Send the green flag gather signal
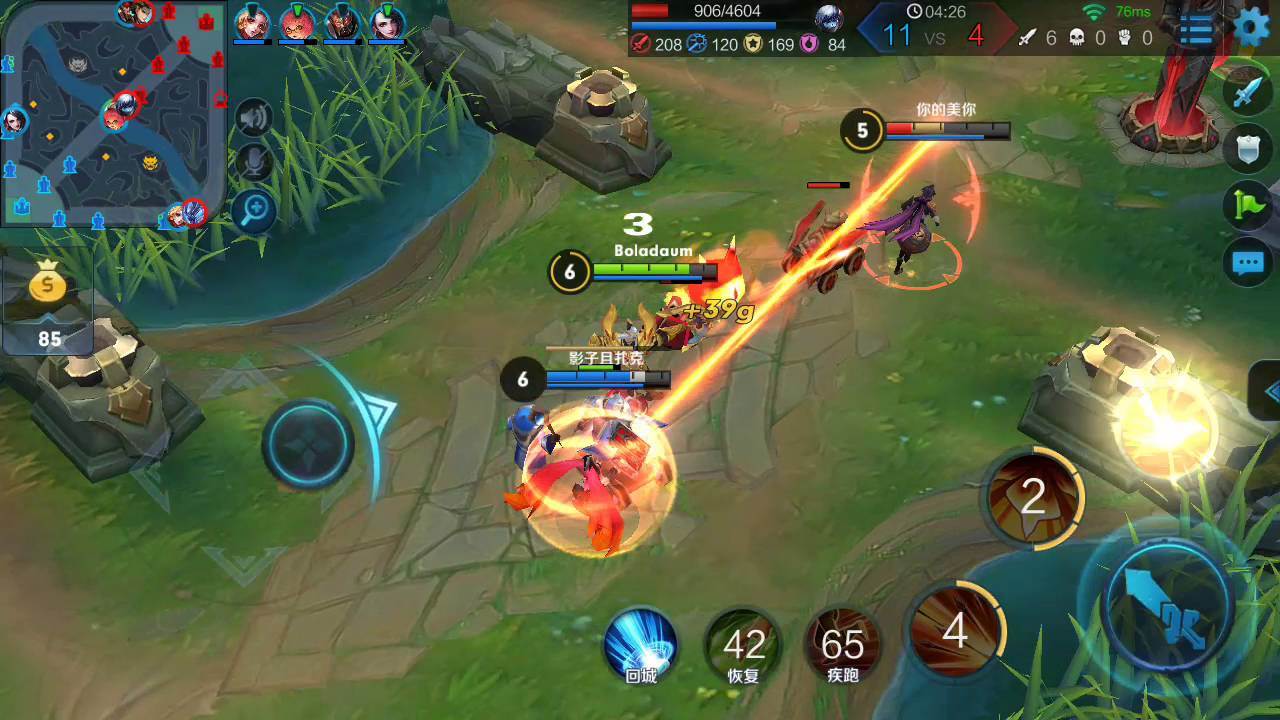Screen dimensions: 1280x720 1247,204
